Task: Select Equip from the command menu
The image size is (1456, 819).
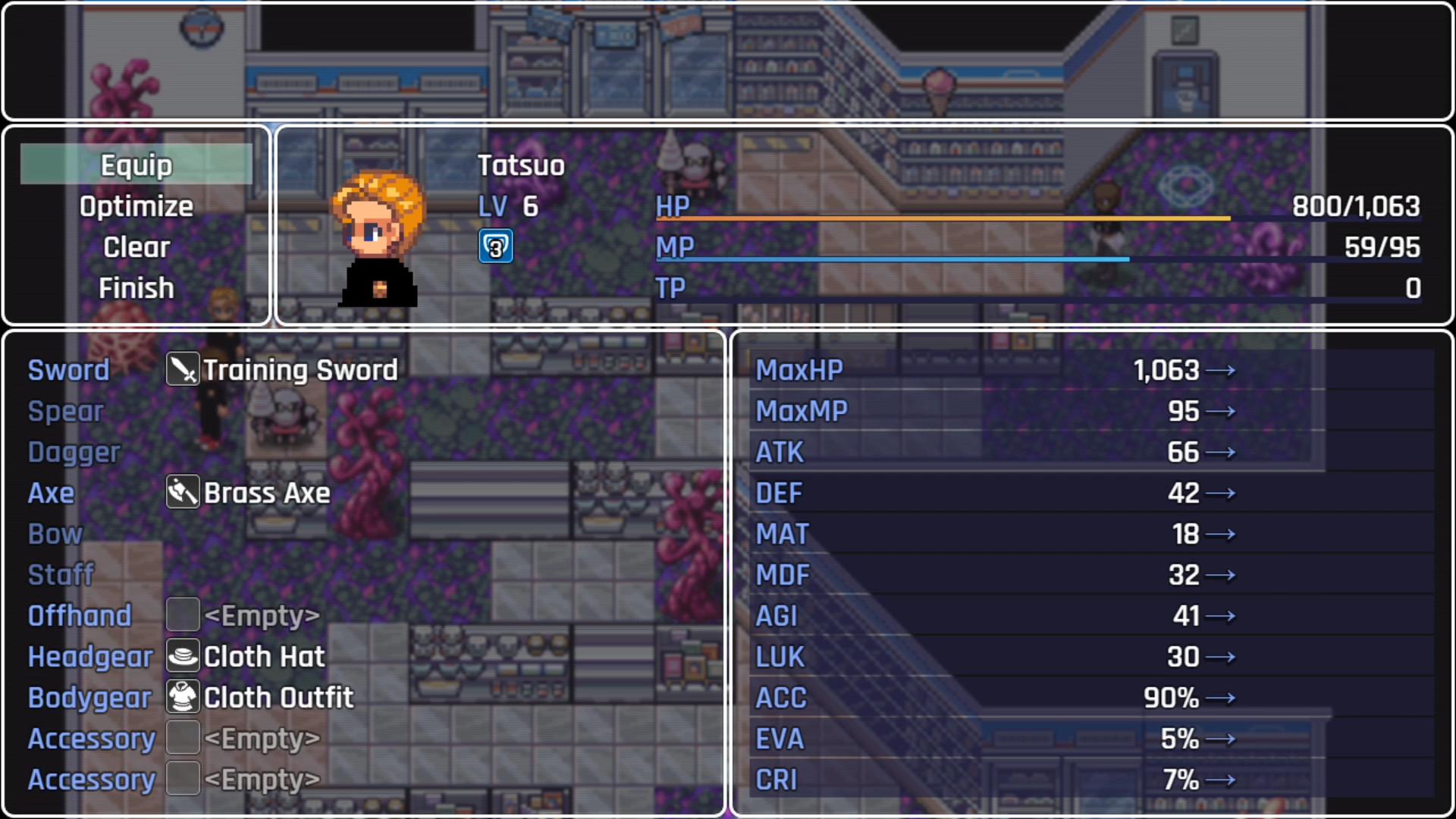Action: (136, 164)
